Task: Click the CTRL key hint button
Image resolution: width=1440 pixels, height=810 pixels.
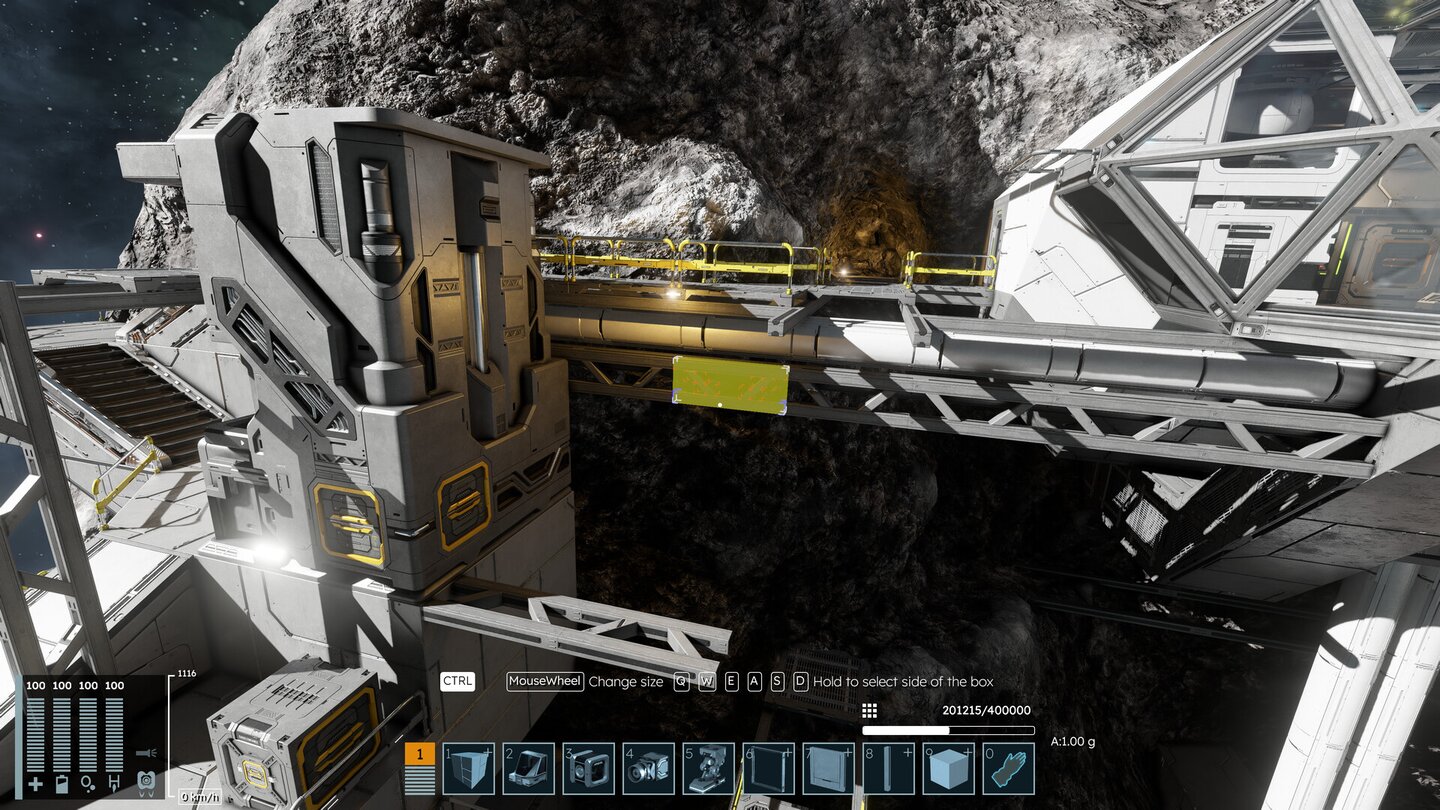Action: [x=455, y=682]
